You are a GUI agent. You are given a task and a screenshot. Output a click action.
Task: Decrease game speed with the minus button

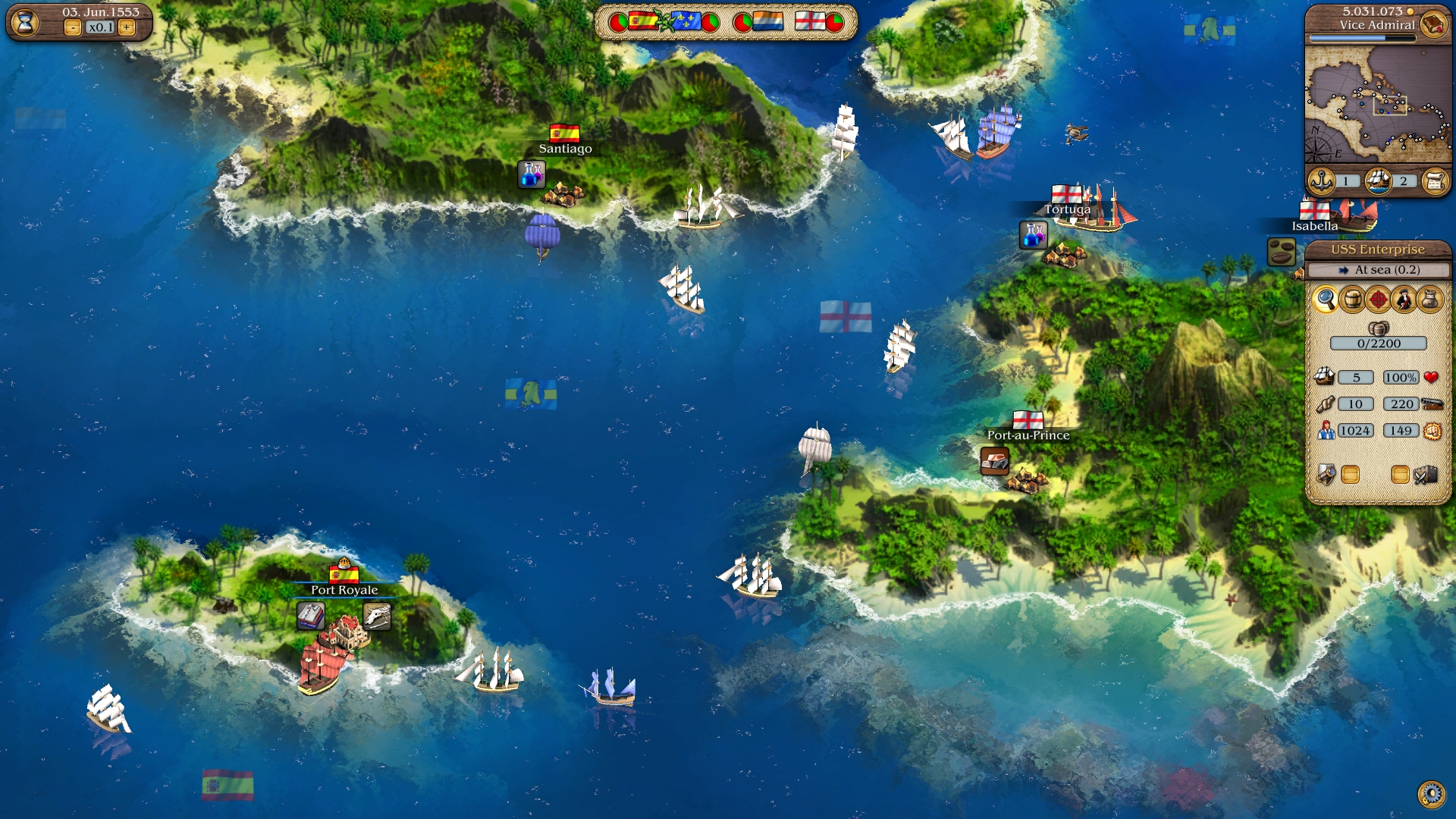tap(73, 28)
